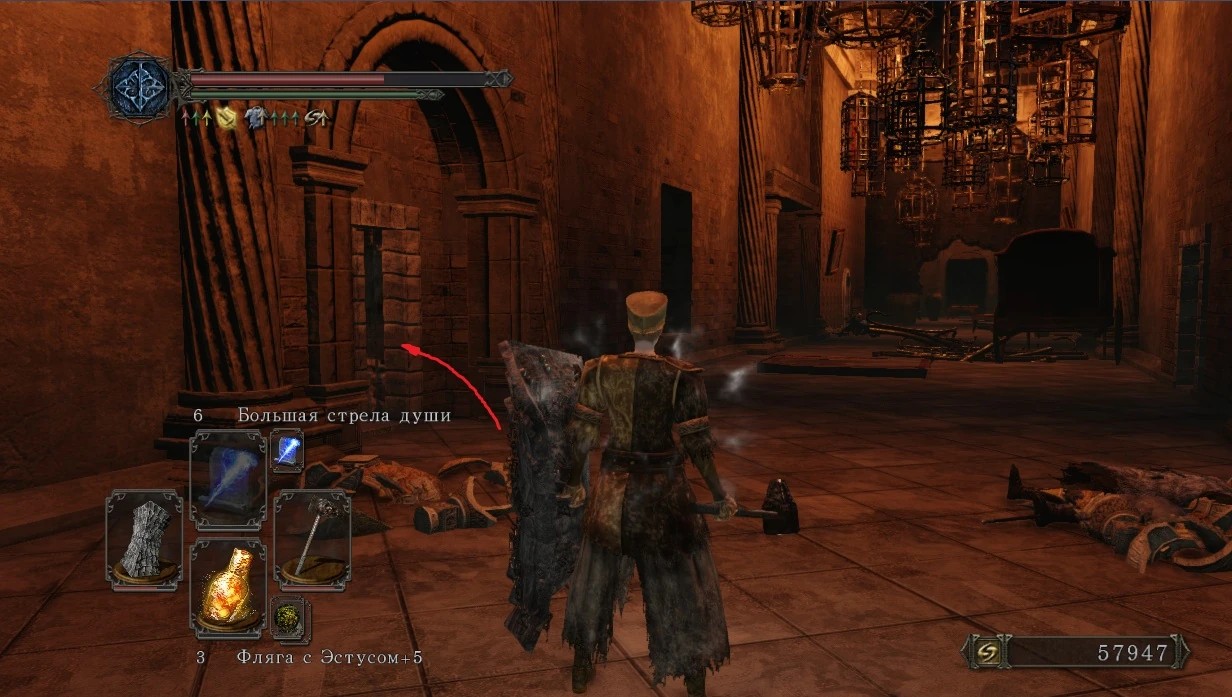Image resolution: width=1232 pixels, height=697 pixels.
Task: Click the small blue queued spell icon
Action: (288, 451)
